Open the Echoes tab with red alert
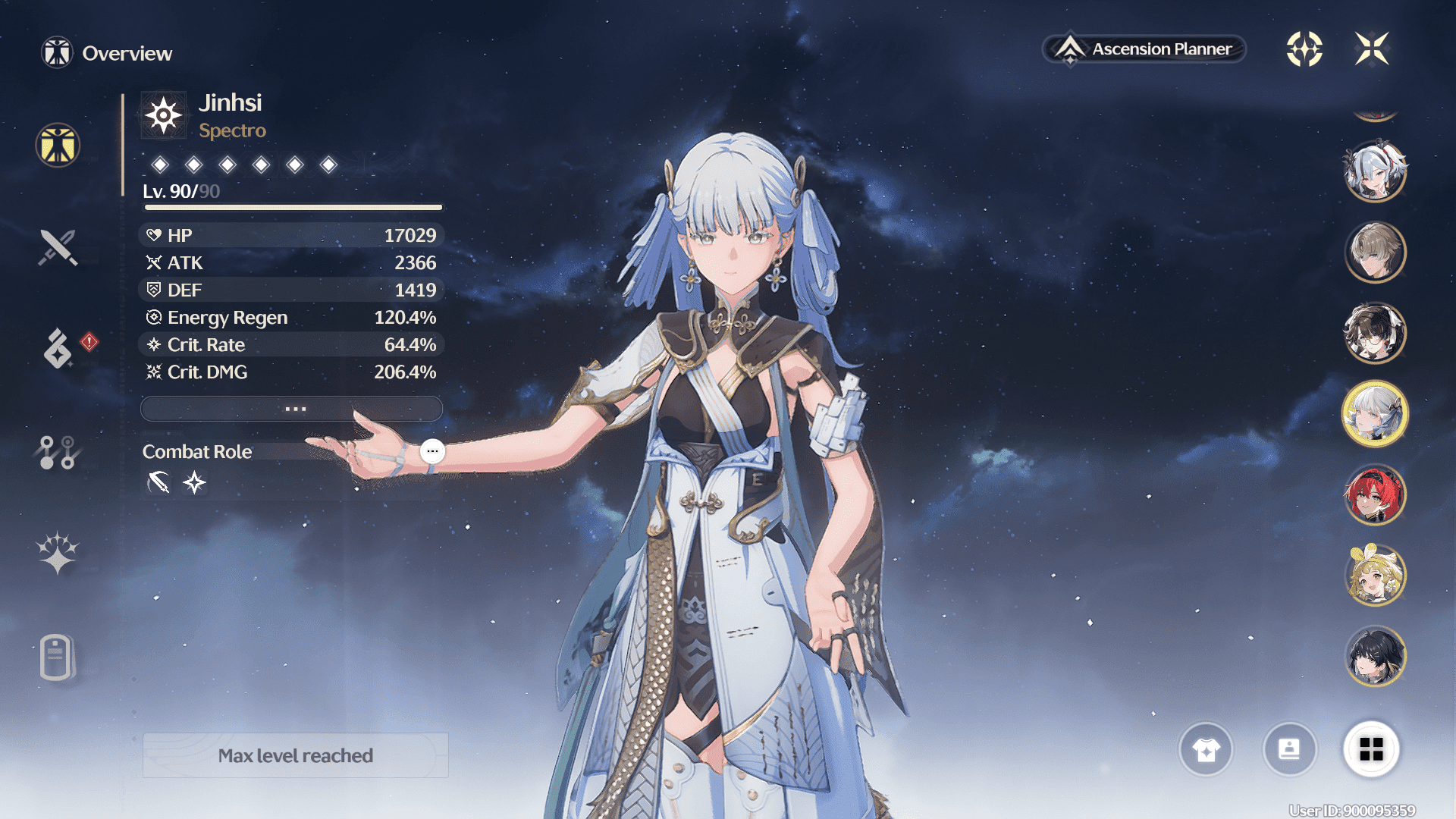Image resolution: width=1456 pixels, height=819 pixels. click(58, 348)
